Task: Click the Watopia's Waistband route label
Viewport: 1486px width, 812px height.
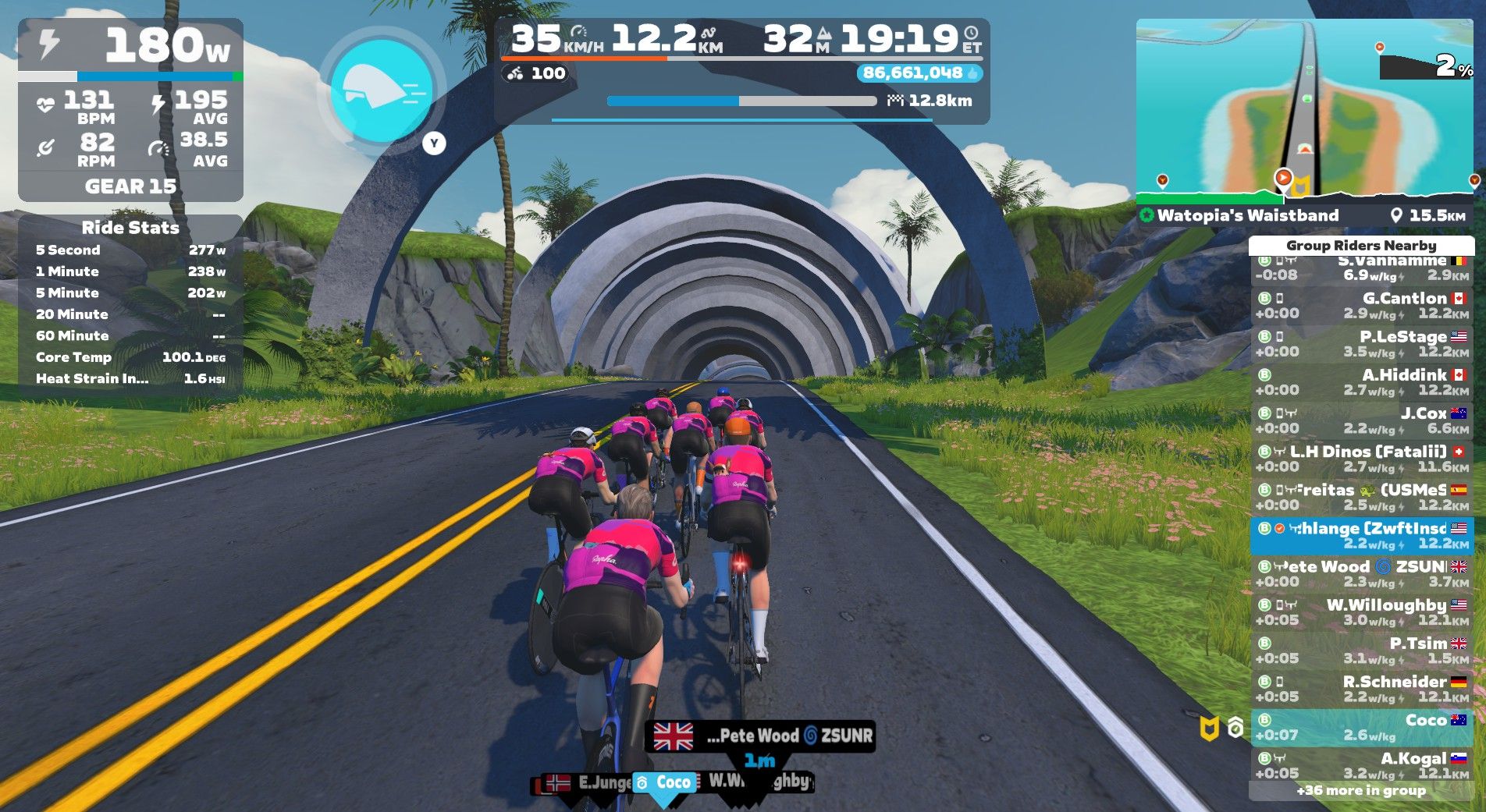Action: click(x=1247, y=216)
